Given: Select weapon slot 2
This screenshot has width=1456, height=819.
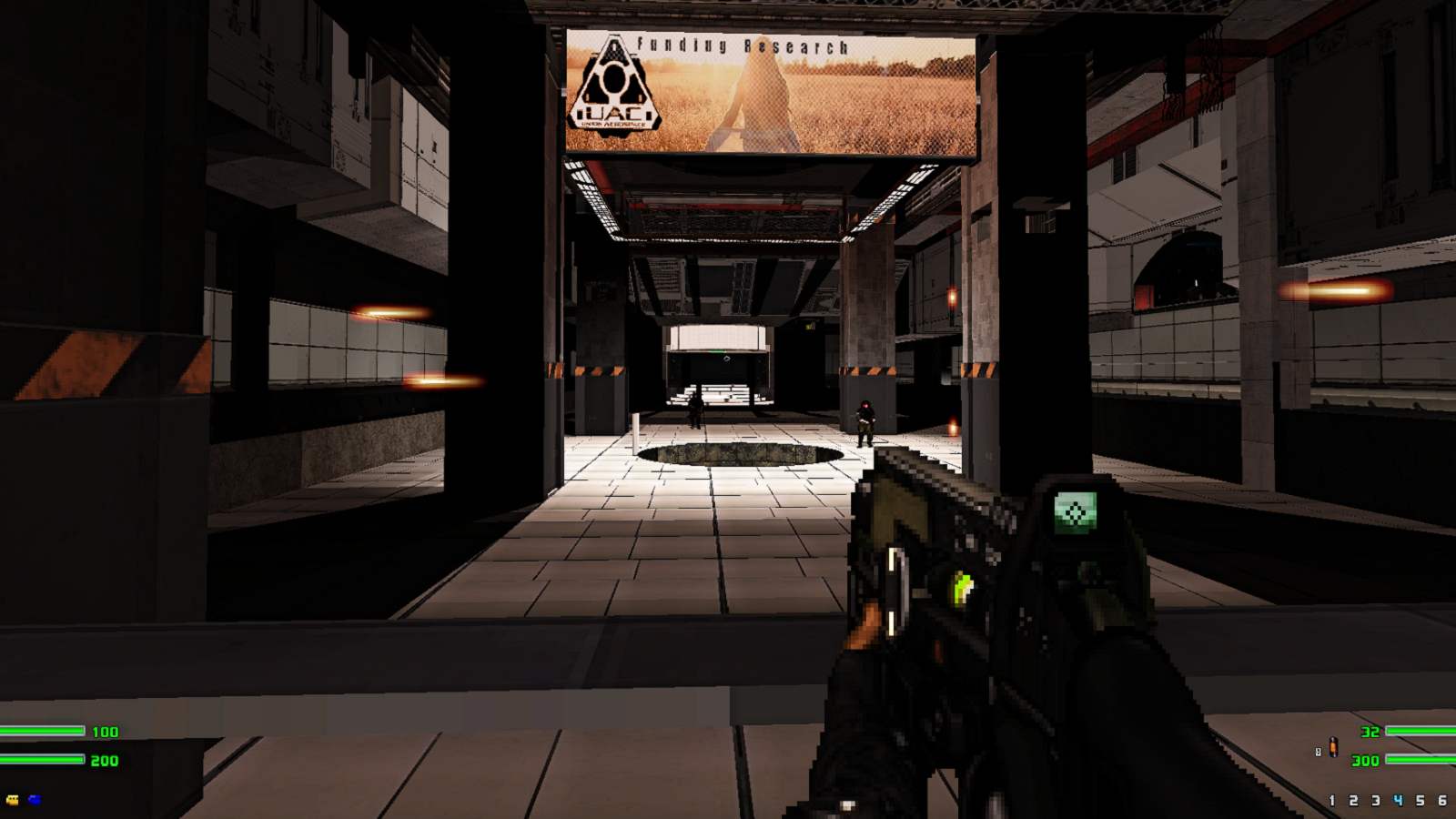Looking at the screenshot, I should click(1353, 800).
